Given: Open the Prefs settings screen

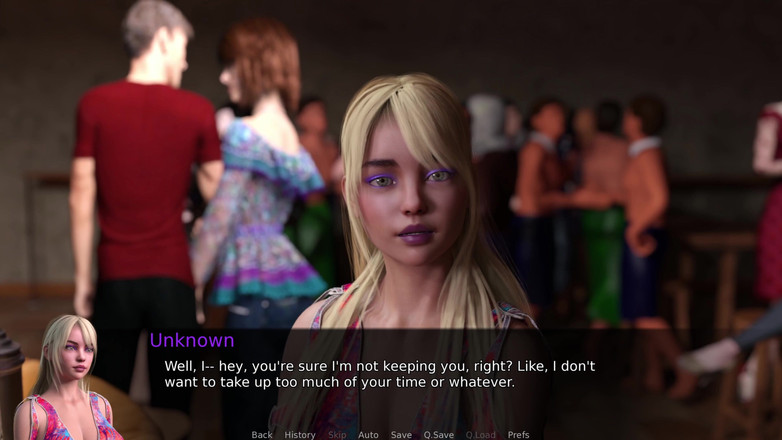Looking at the screenshot, I should [x=518, y=435].
